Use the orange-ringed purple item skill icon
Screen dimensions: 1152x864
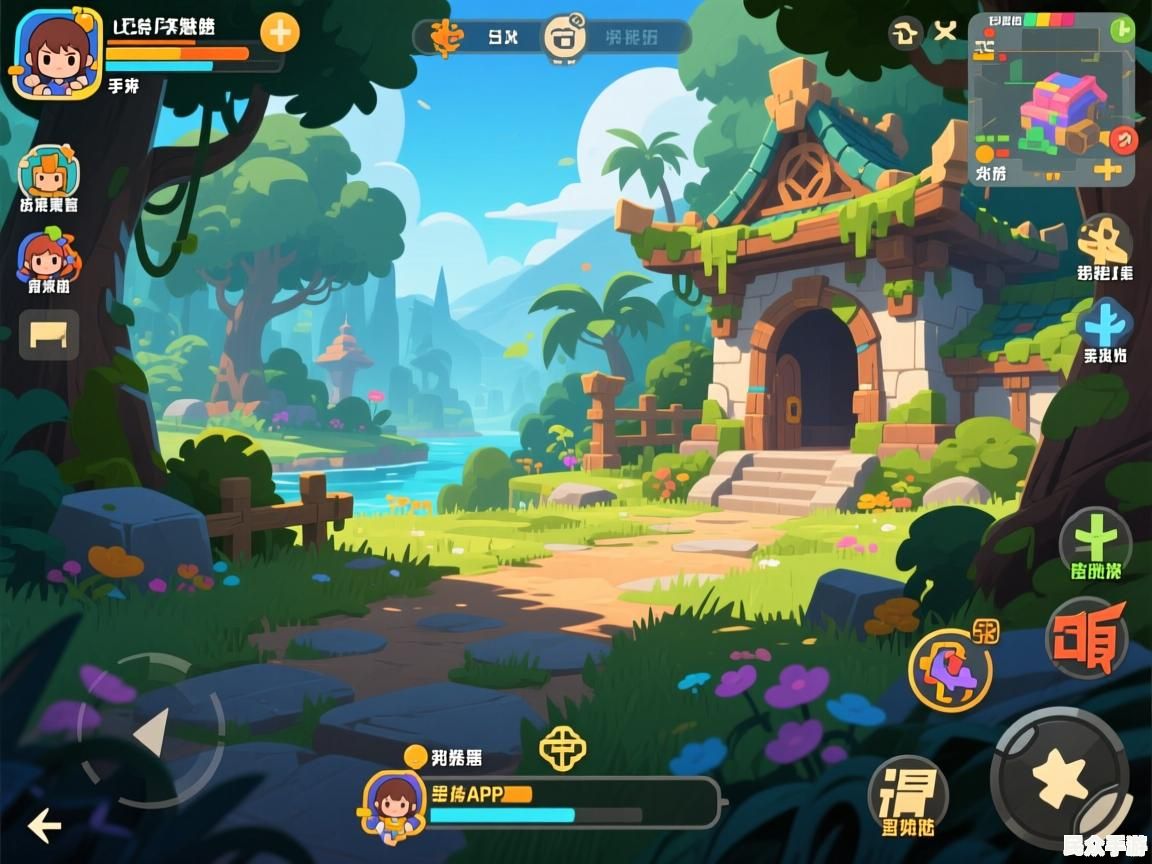click(x=949, y=668)
